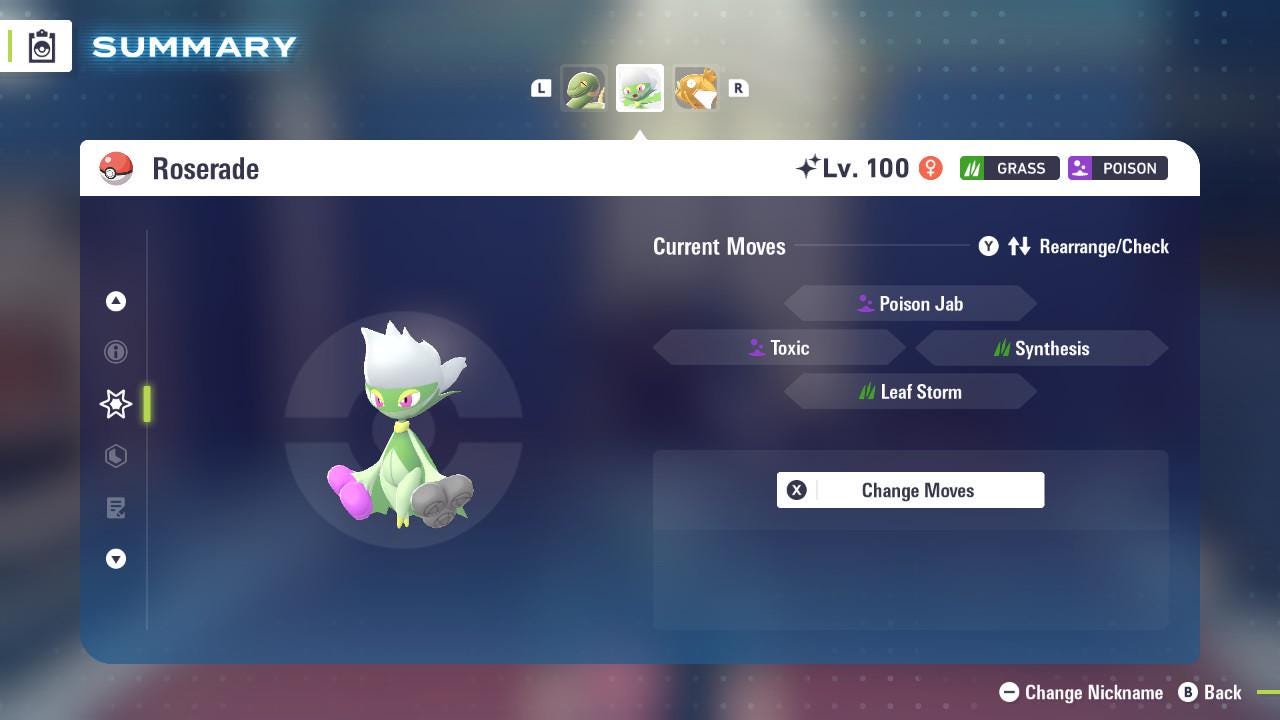Image resolution: width=1280 pixels, height=720 pixels.
Task: Click the up arrow above the sidebar icons
Action: pyautogui.click(x=116, y=301)
